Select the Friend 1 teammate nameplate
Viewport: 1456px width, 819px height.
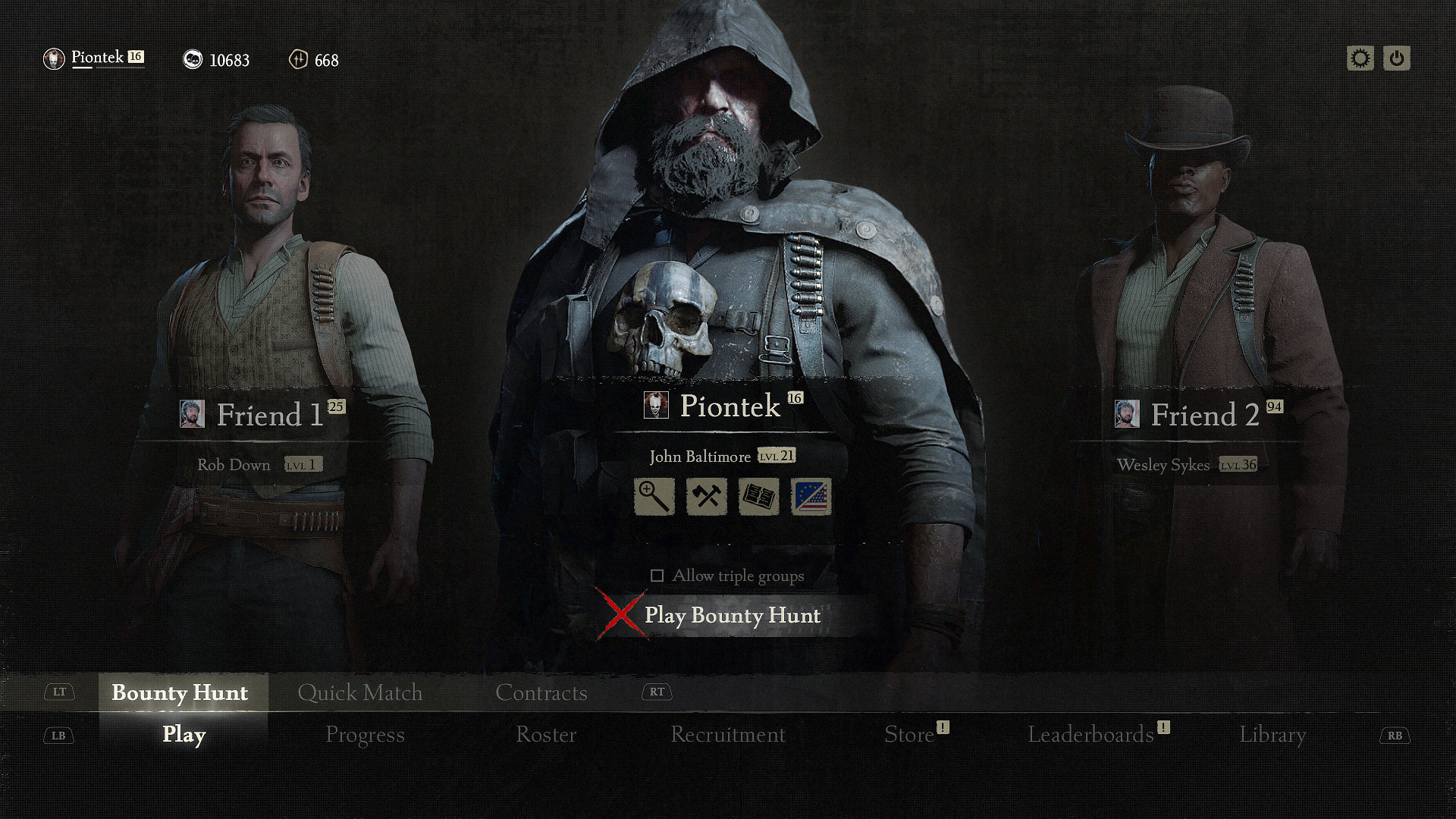pyautogui.click(x=262, y=415)
